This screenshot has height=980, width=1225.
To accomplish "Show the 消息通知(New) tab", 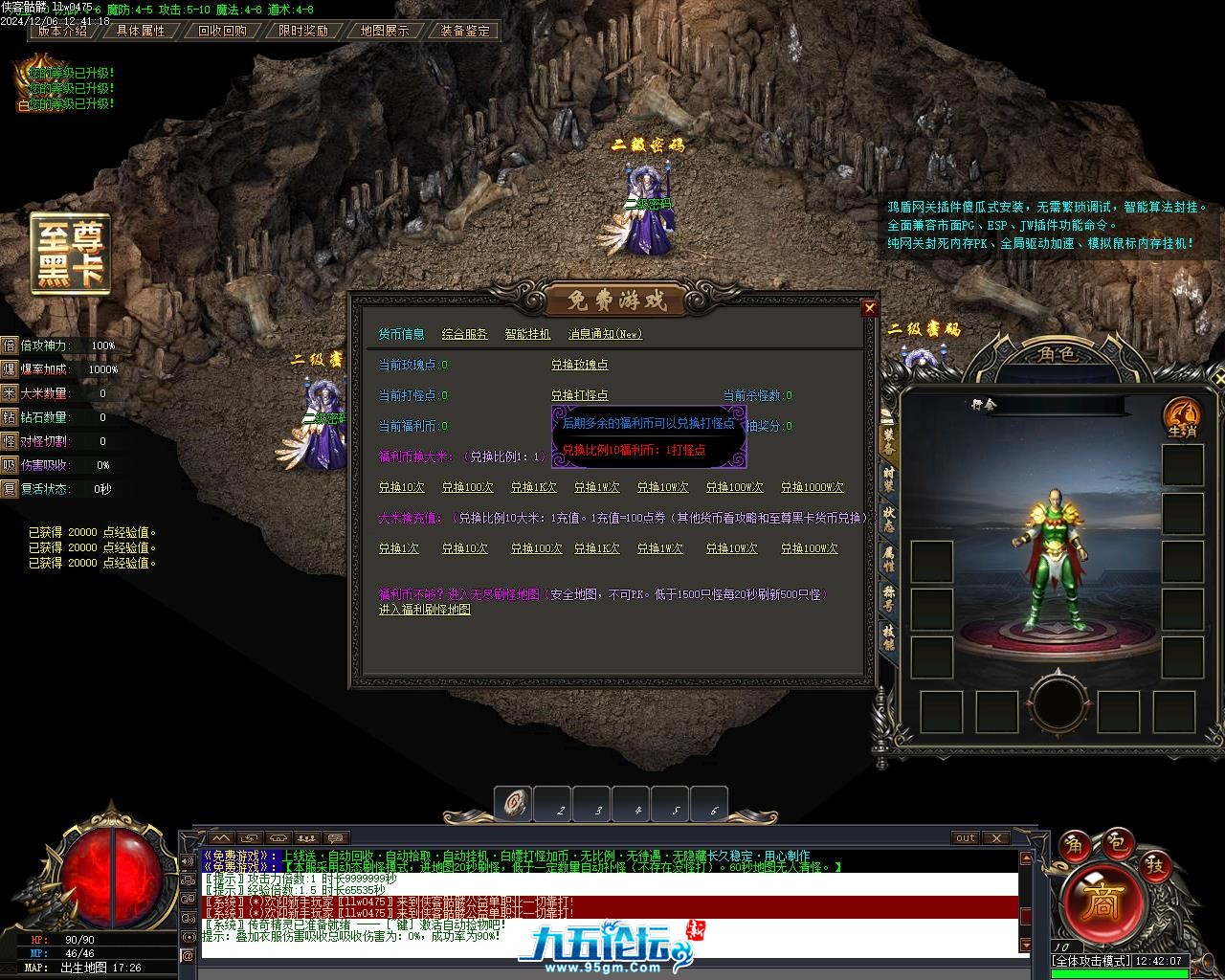I will [605, 334].
